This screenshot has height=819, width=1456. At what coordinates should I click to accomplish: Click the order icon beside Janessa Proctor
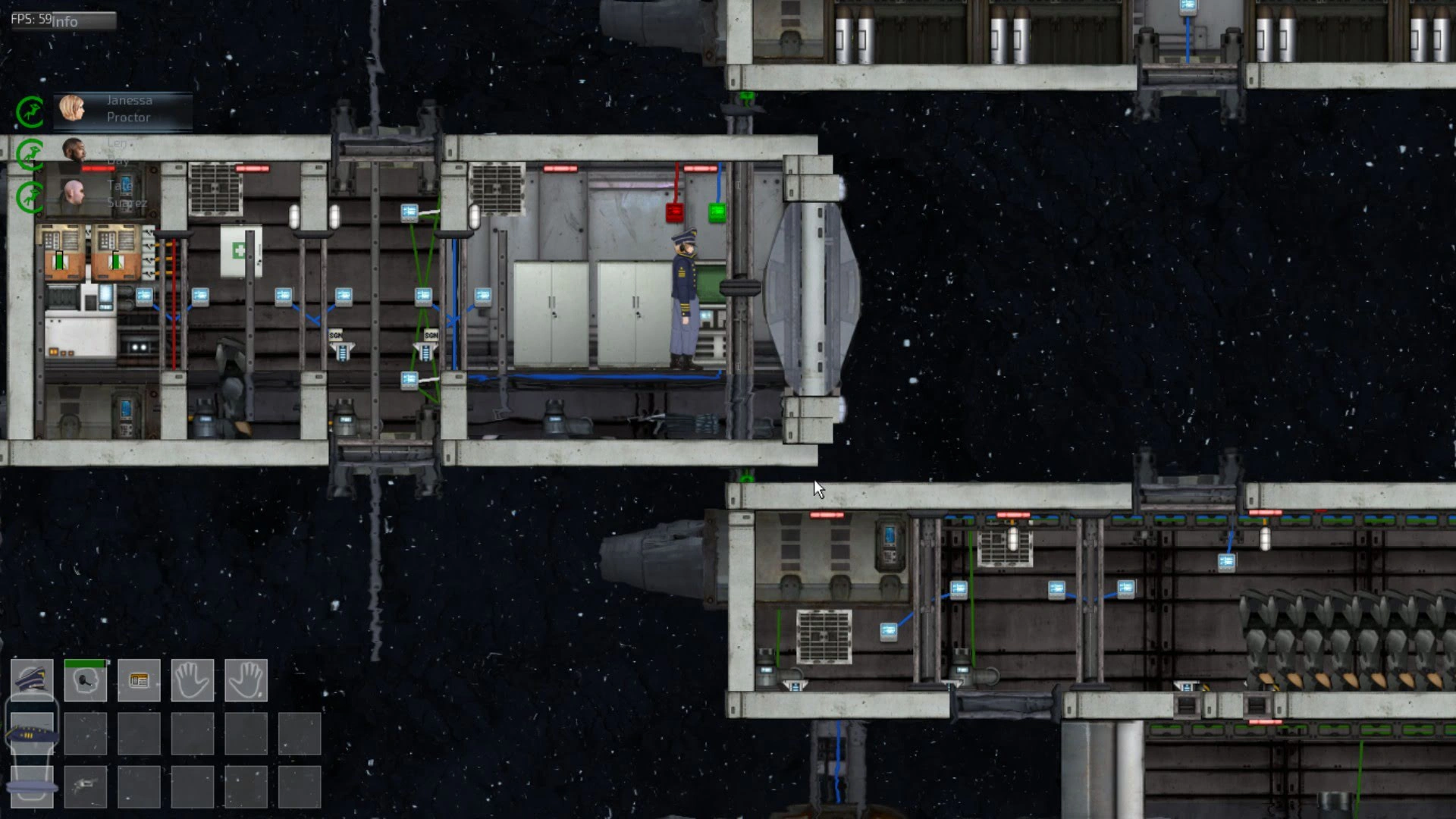[30, 112]
